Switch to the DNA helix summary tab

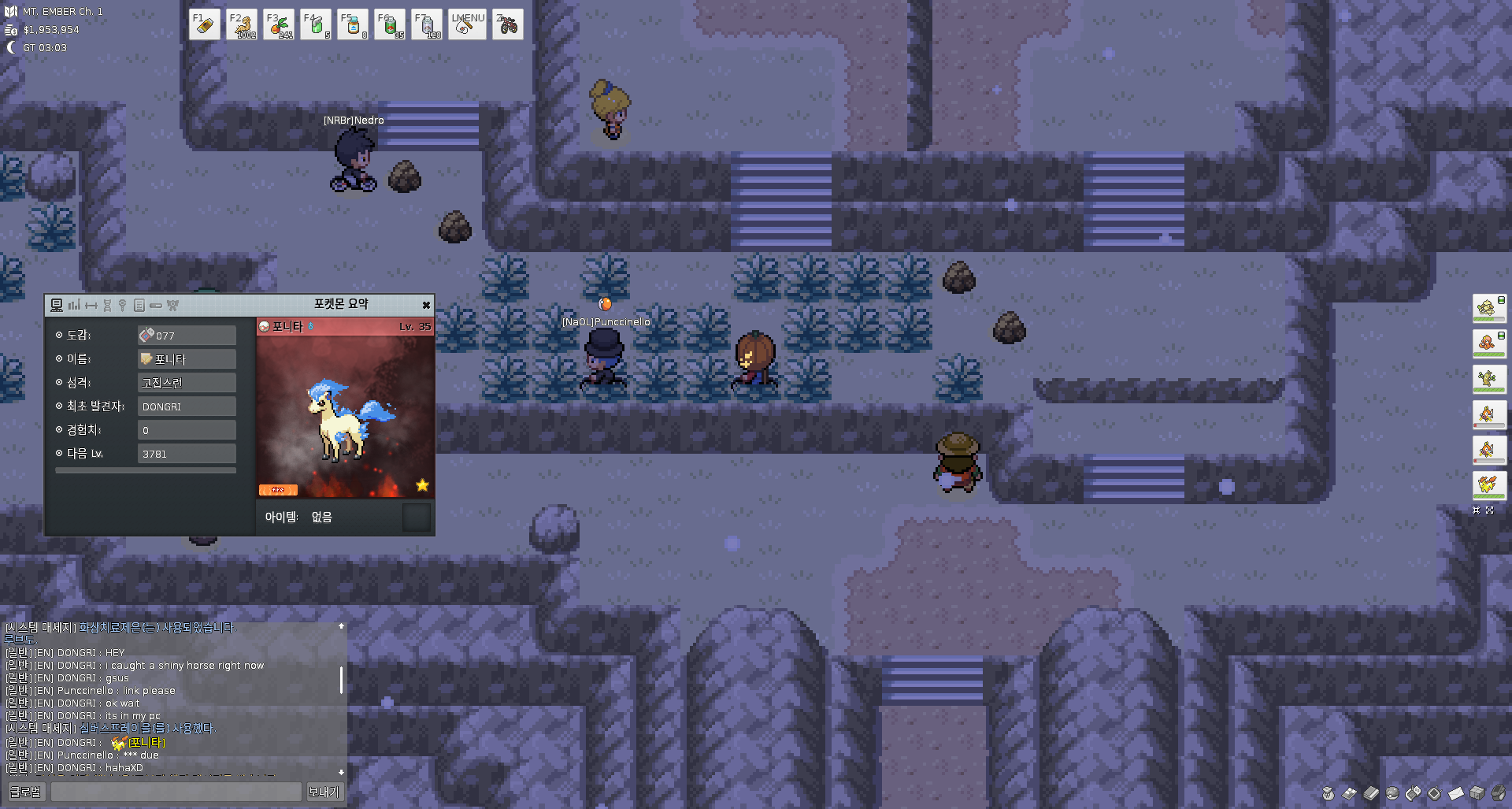click(107, 306)
